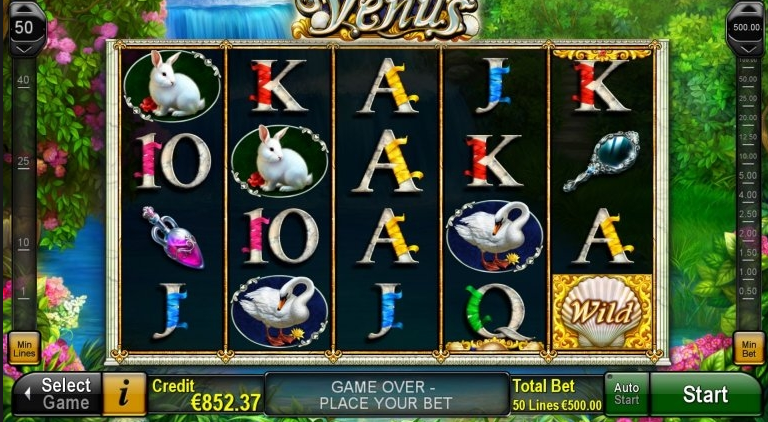Set the wager to minimum with Min Bet

[748, 347]
